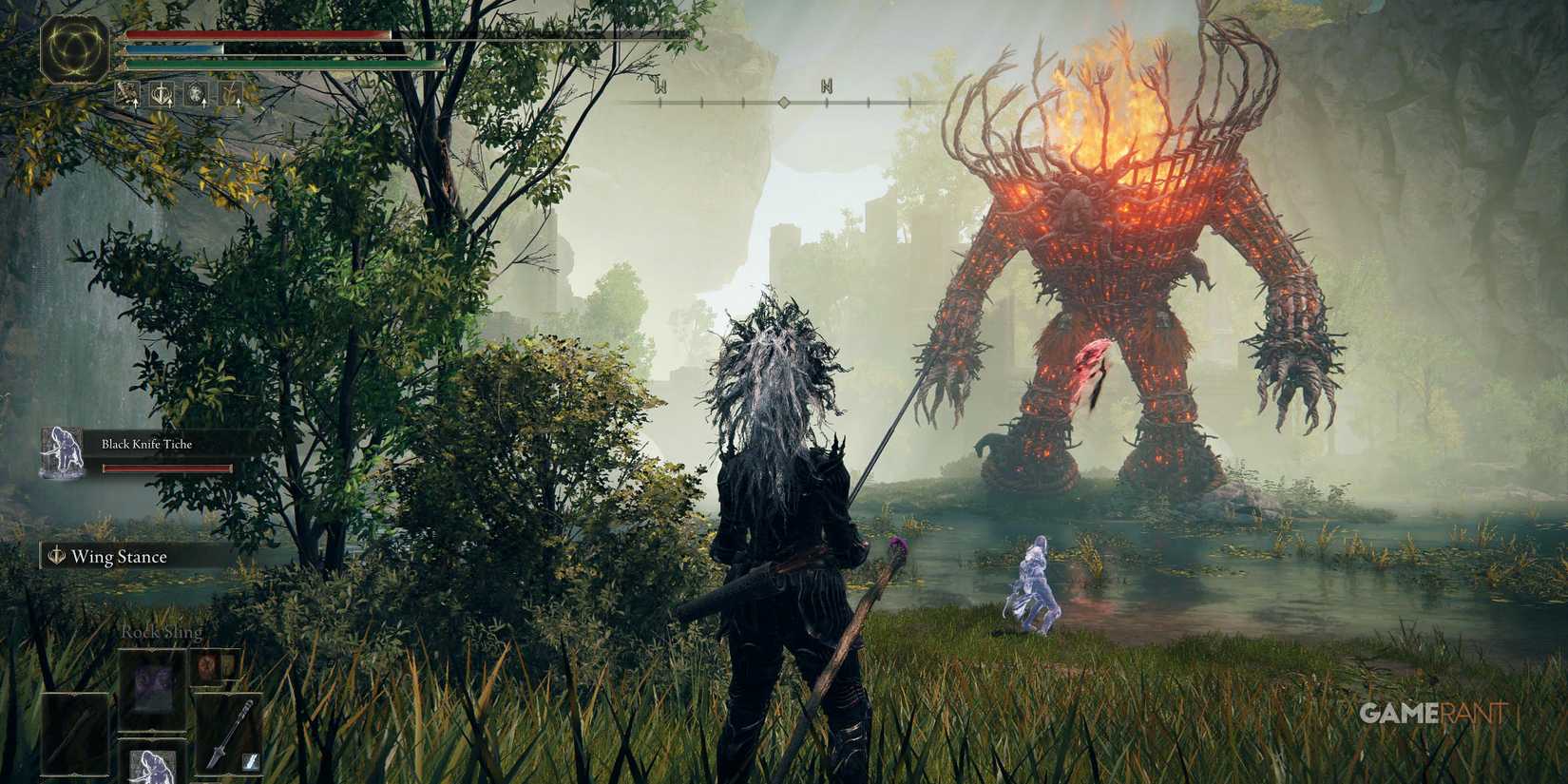
Task: Click the Black Knife Tiche name banner
Action: point(146,443)
